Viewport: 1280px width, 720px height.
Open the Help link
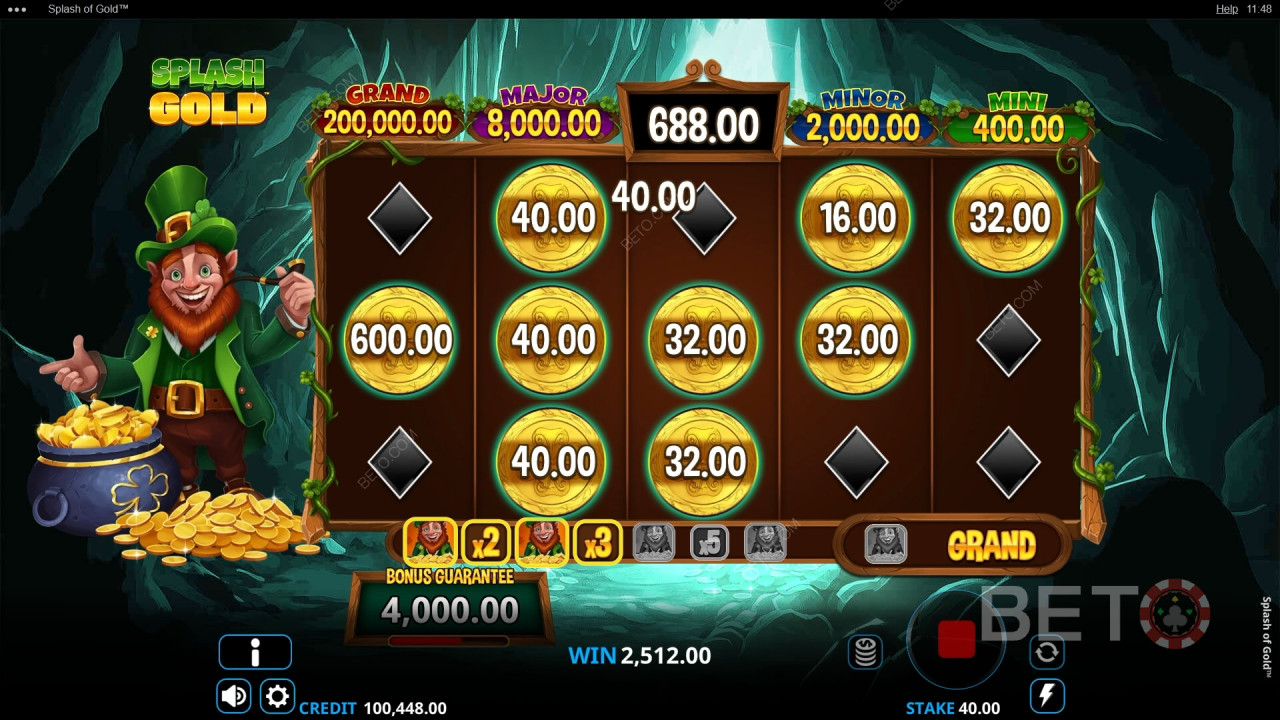coord(1226,8)
